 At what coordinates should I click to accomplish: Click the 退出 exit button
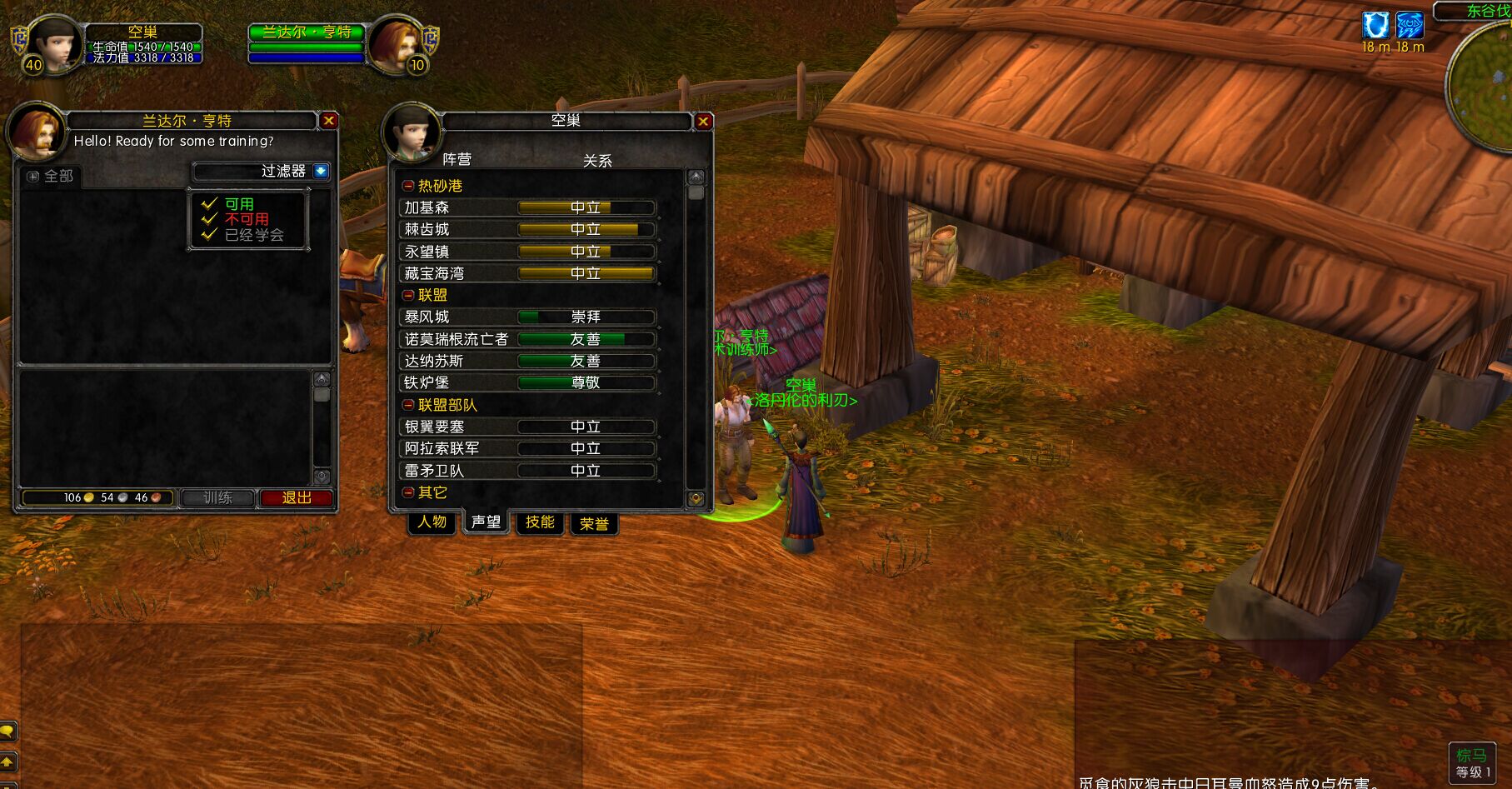click(x=296, y=497)
